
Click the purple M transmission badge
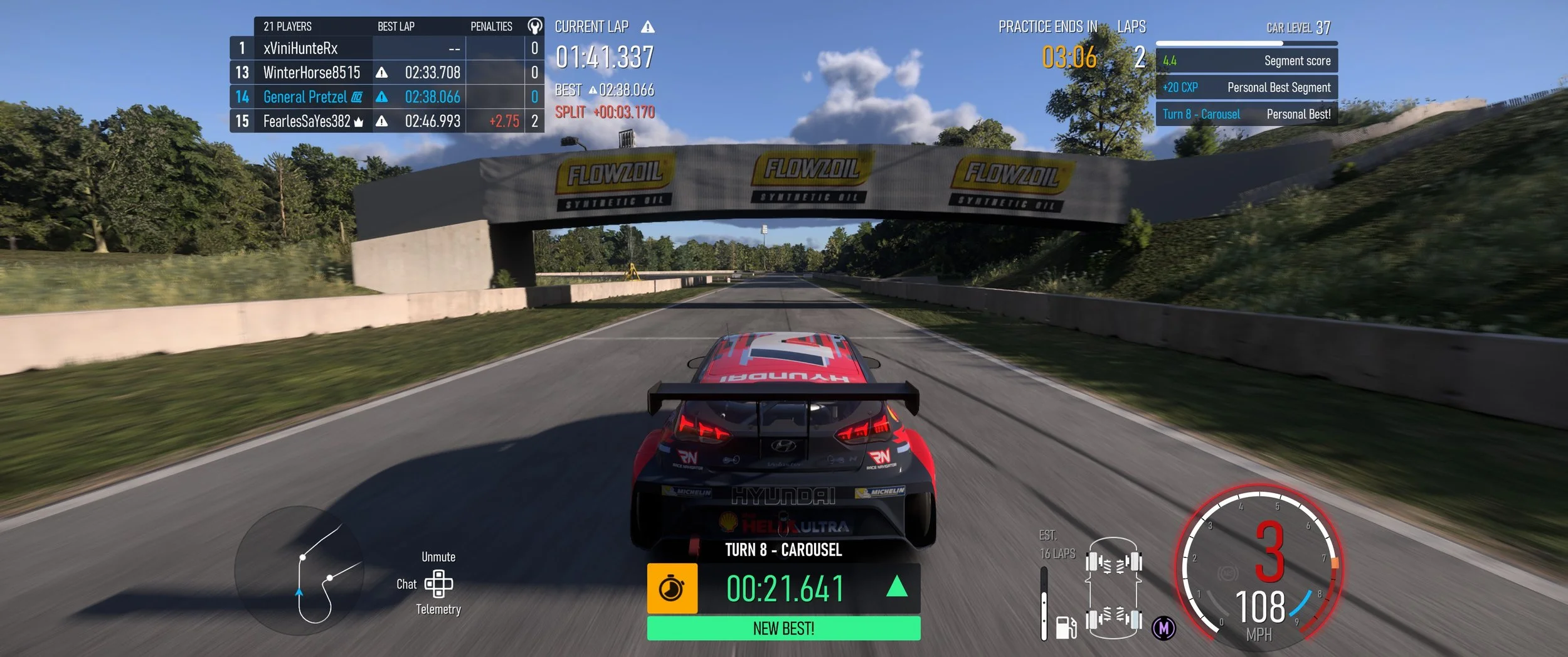coord(1164,628)
